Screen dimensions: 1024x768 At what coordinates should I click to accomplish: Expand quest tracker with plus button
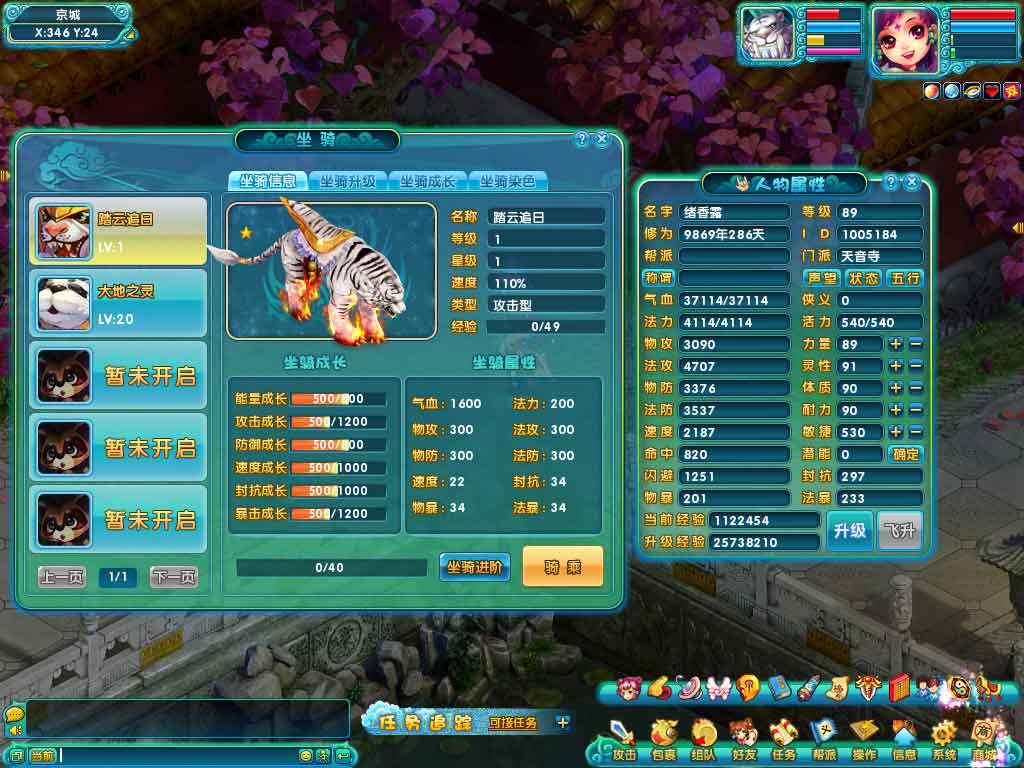click(x=563, y=722)
